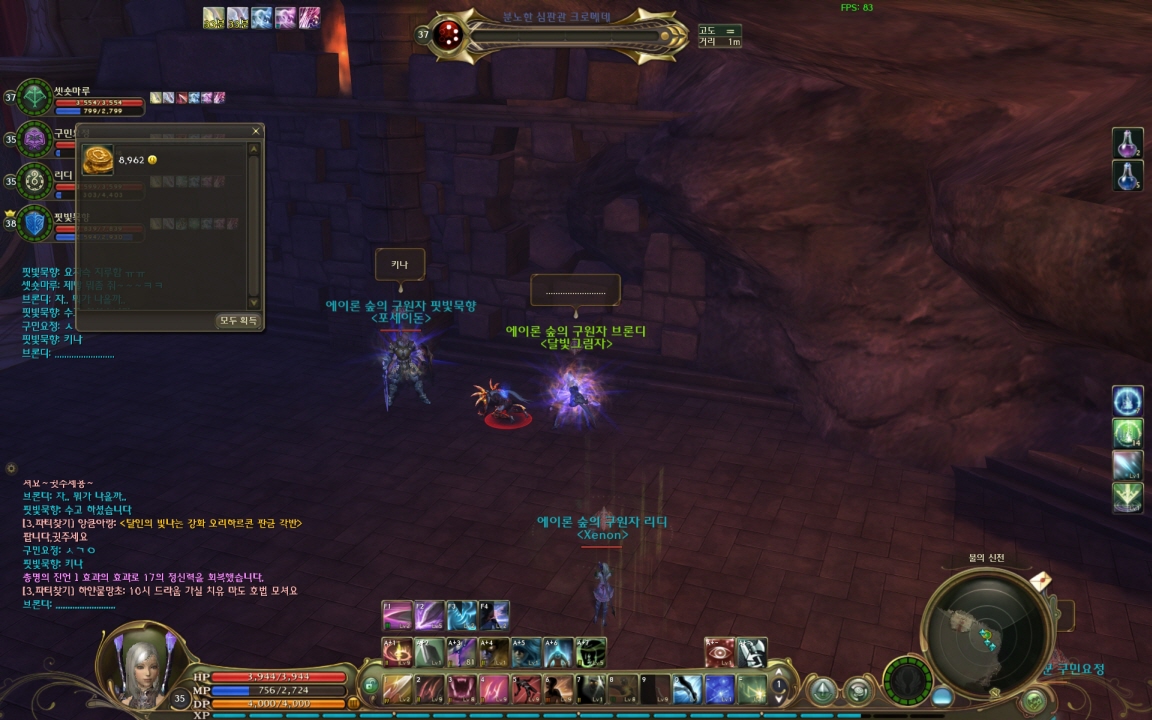
Task: Click the green skull button below minimap
Action: point(1033,700)
